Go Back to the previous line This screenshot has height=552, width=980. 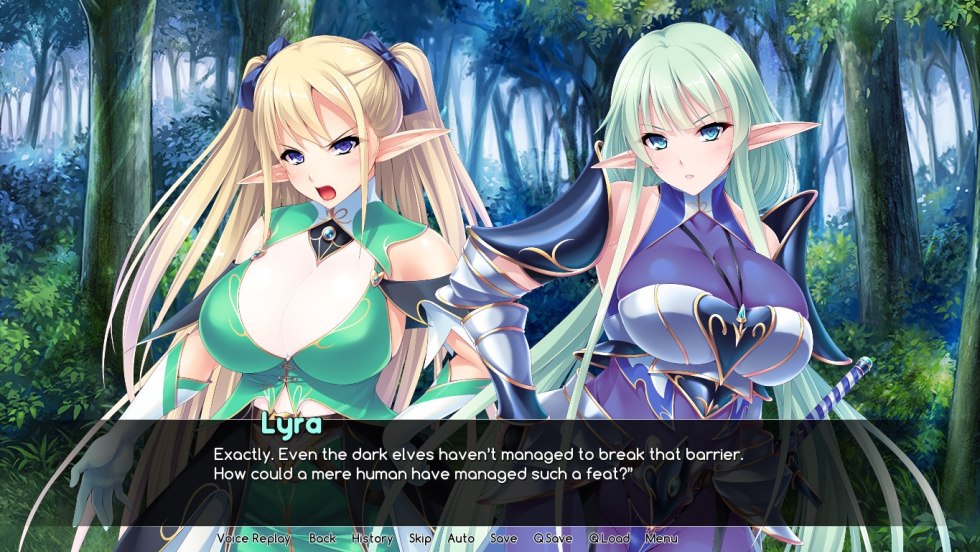click(x=322, y=538)
